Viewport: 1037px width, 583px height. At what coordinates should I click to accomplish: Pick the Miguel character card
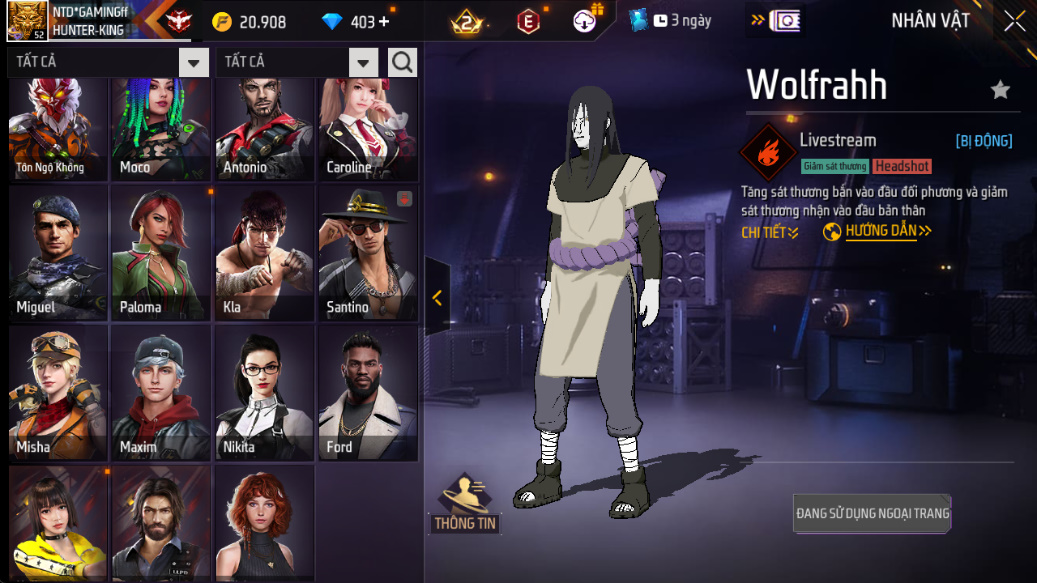[x=58, y=252]
